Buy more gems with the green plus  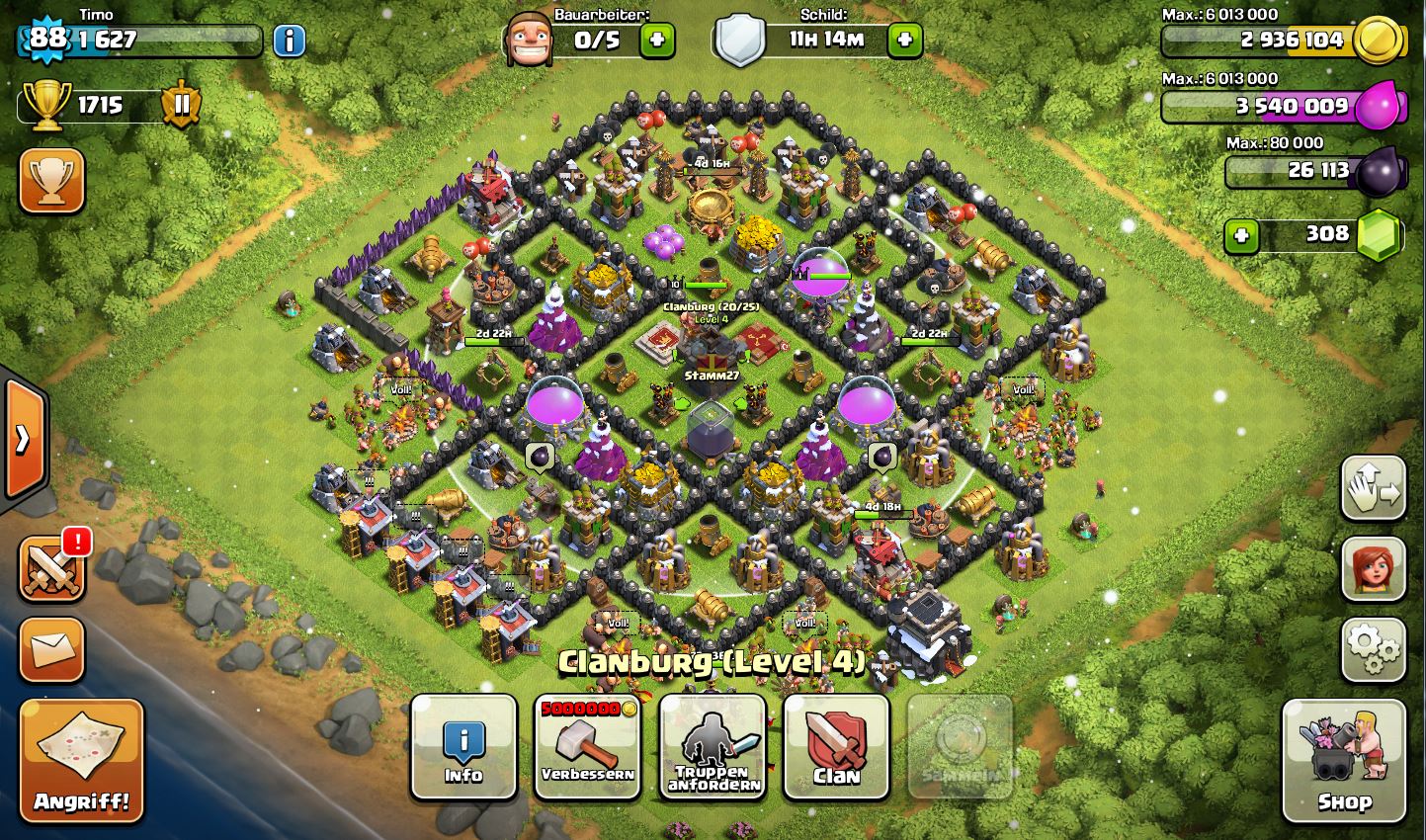coord(1242,235)
